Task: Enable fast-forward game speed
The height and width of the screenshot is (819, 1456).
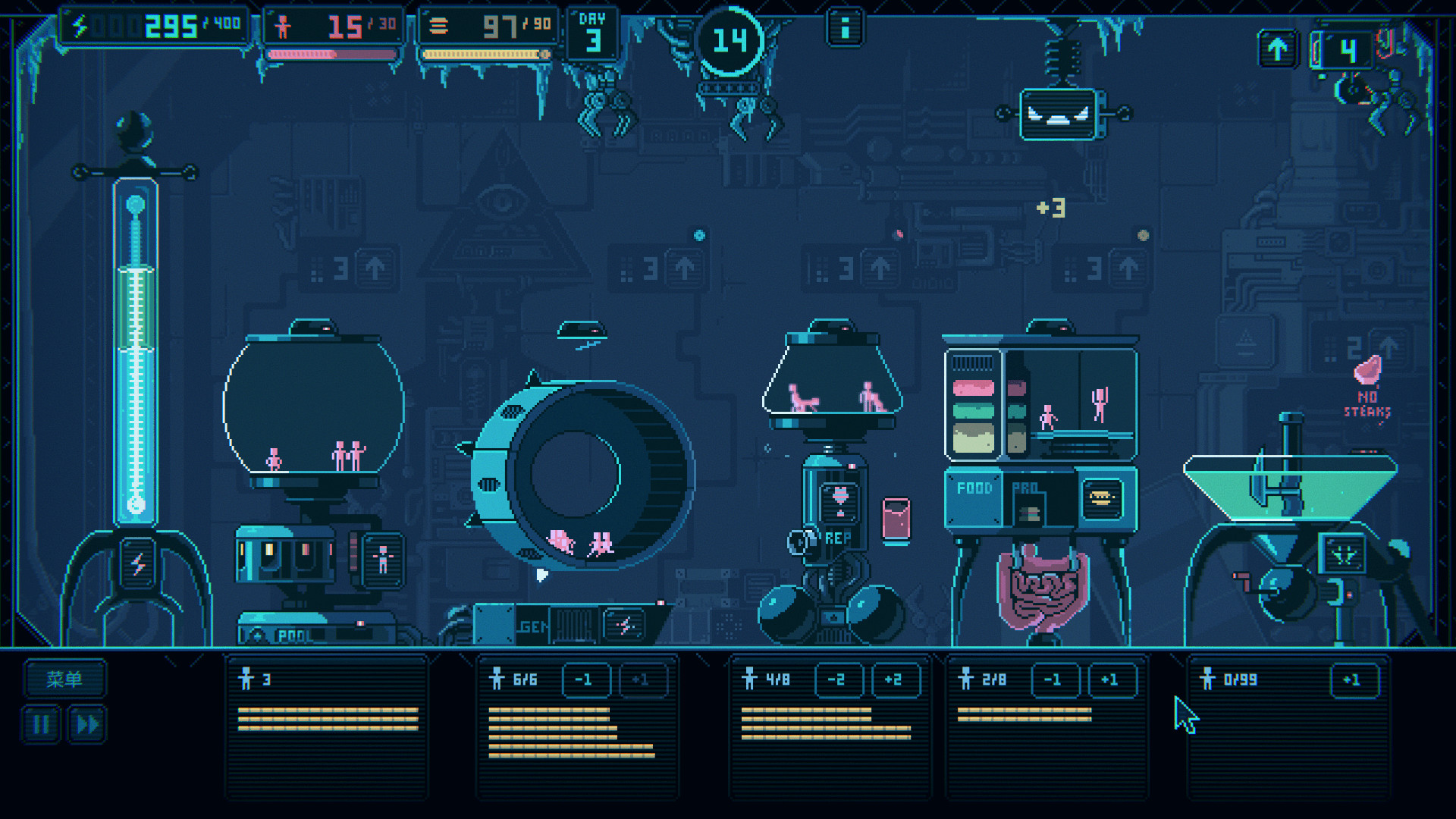Action: [86, 723]
